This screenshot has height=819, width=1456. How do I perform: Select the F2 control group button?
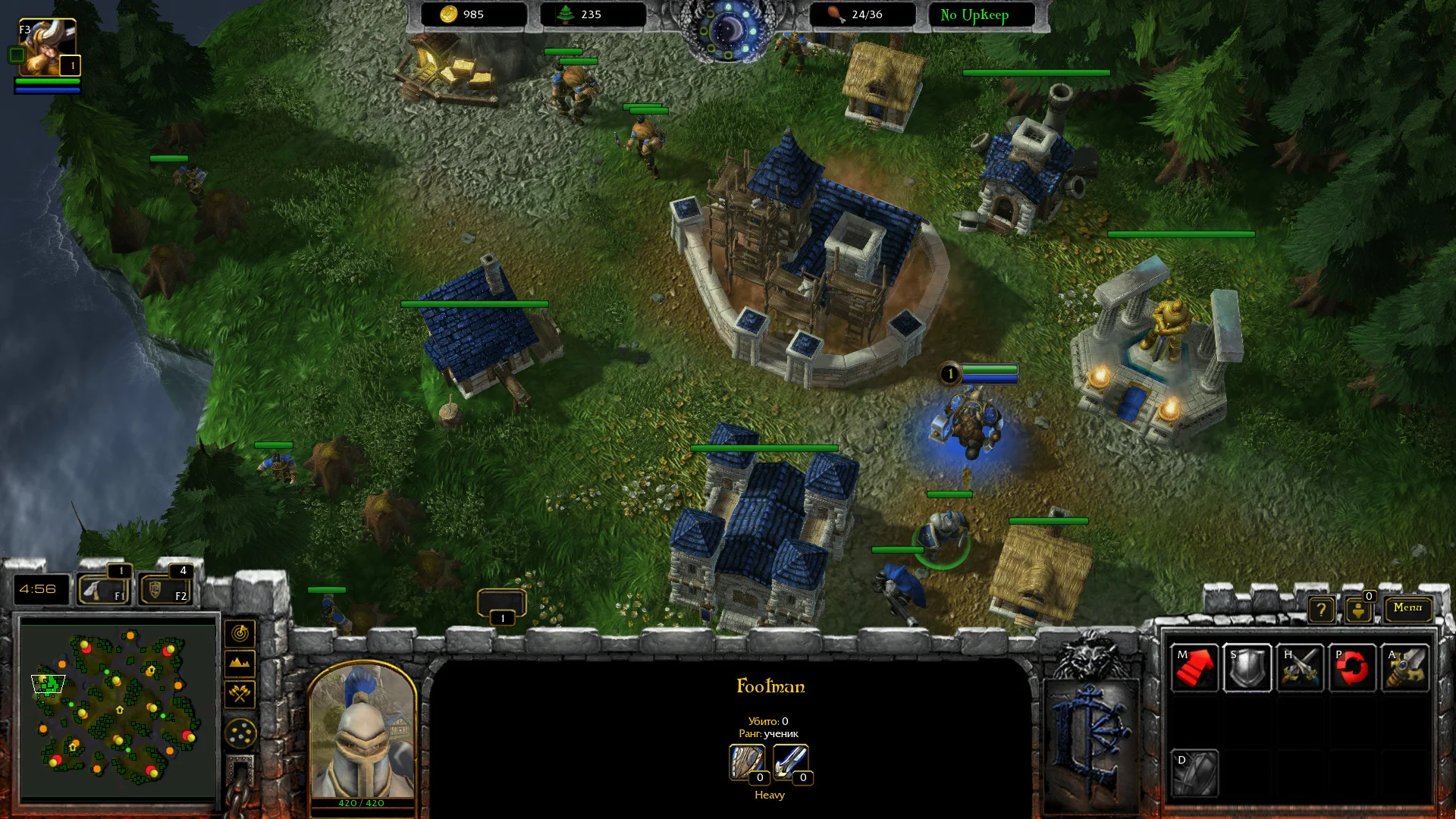[x=165, y=589]
